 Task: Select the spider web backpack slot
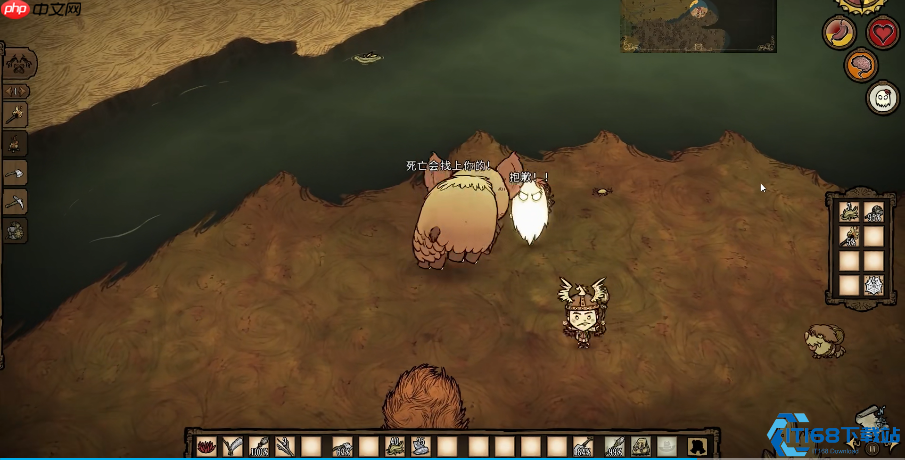(x=873, y=285)
